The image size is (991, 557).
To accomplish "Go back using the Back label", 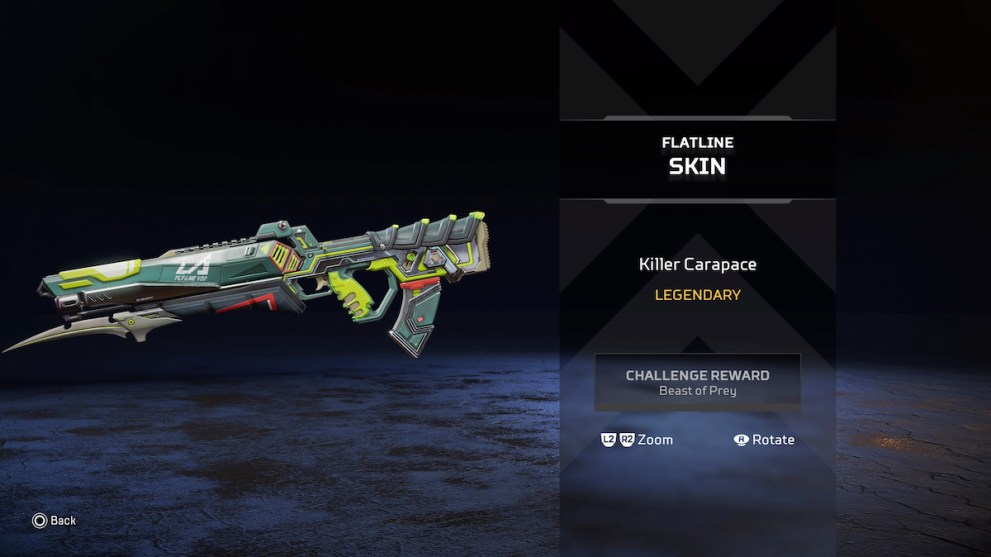I will (62, 520).
